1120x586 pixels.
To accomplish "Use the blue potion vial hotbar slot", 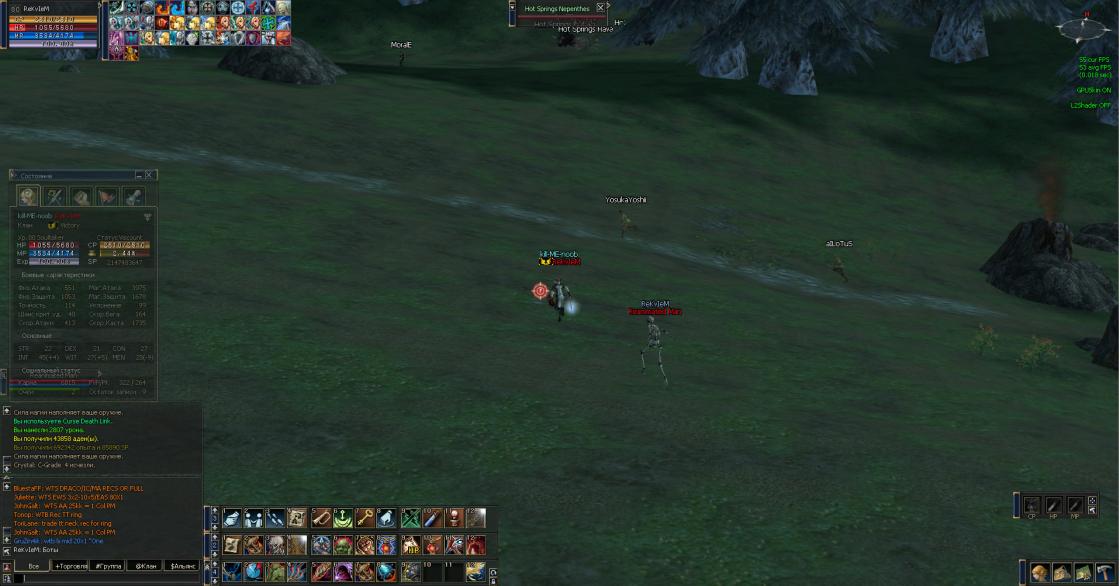I will coord(431,518).
